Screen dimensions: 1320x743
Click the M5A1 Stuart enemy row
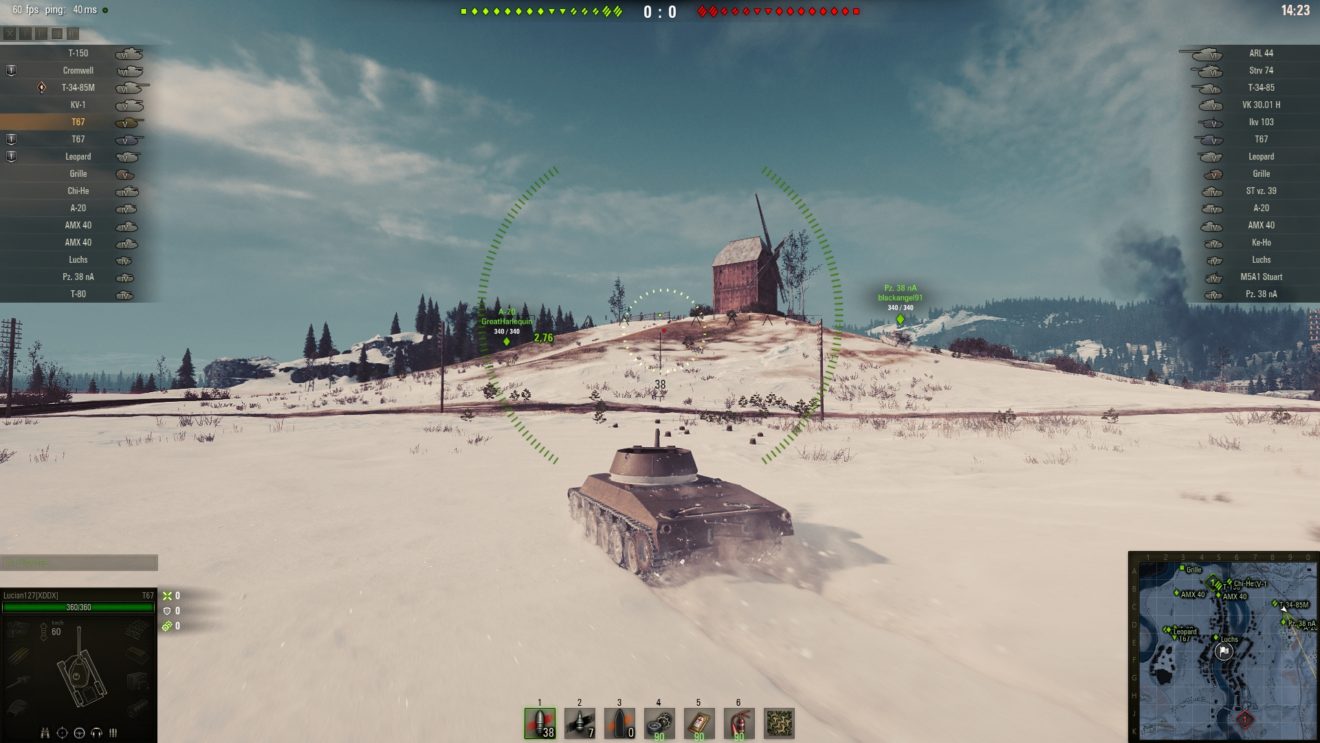click(x=1260, y=277)
